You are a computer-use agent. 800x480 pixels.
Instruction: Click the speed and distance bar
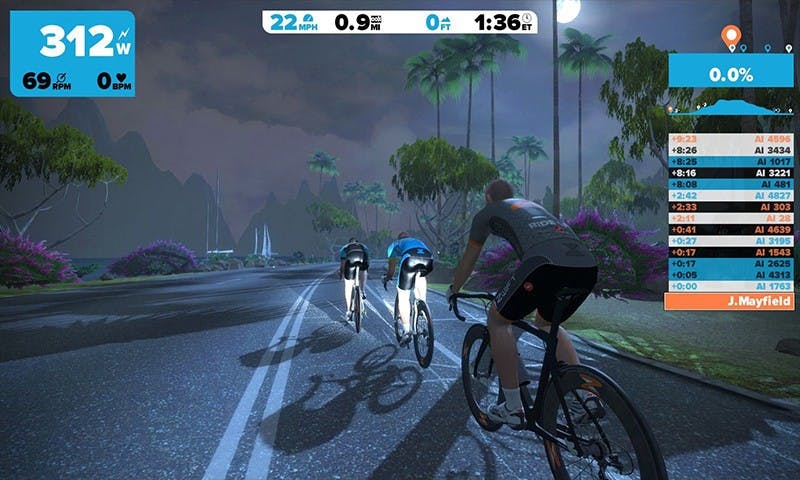point(399,21)
